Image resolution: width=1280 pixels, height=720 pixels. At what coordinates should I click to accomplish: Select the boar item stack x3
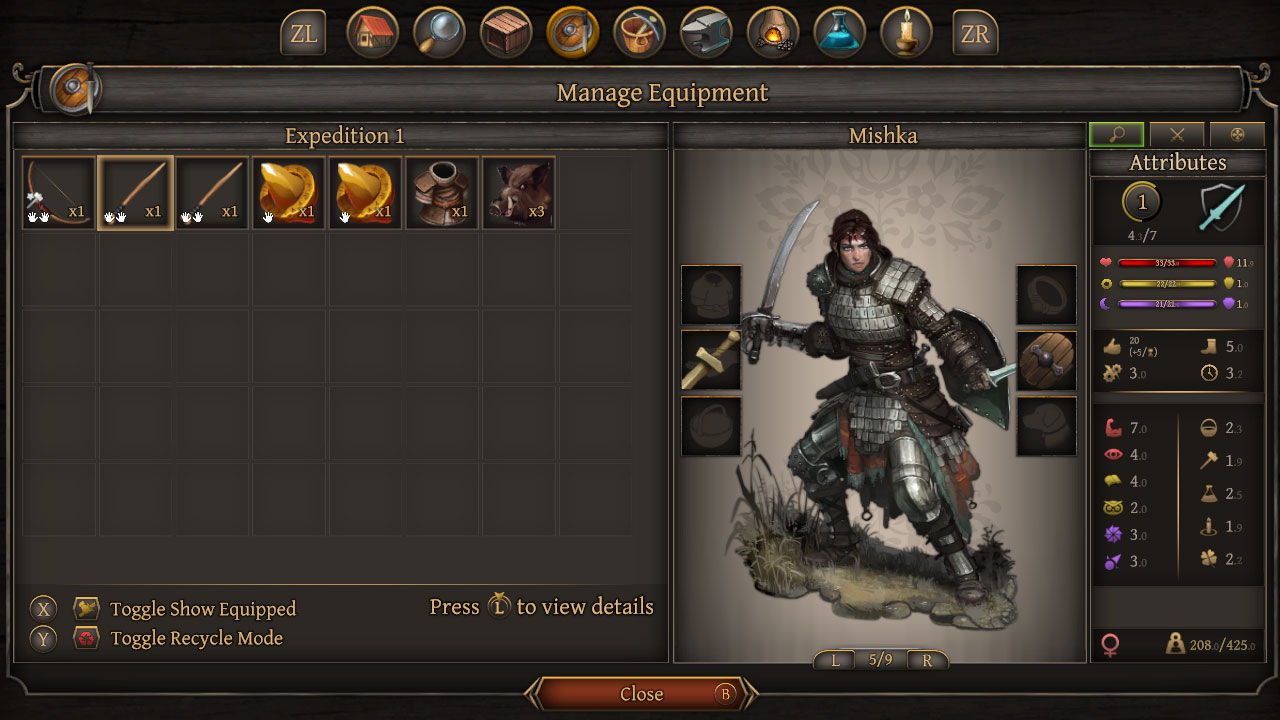(519, 190)
